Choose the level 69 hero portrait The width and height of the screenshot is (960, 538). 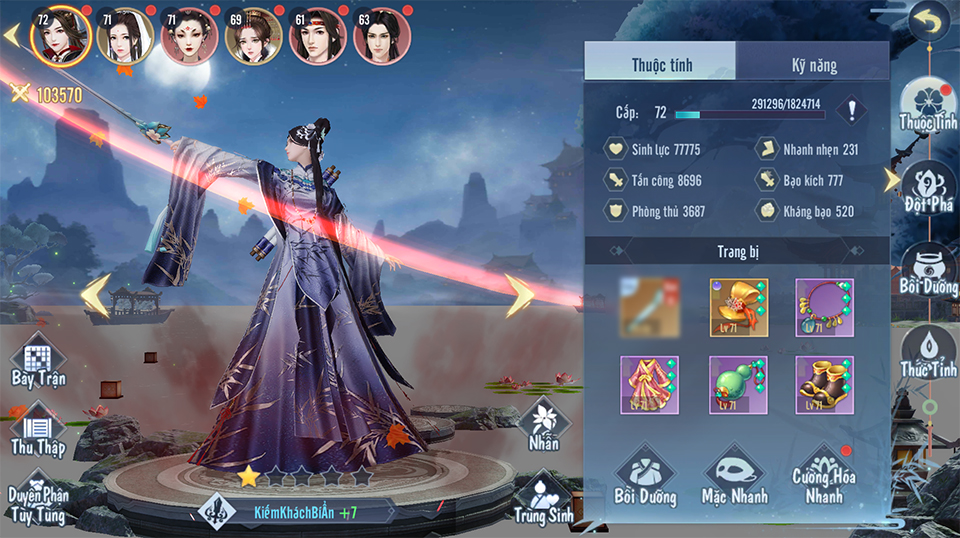click(x=253, y=37)
